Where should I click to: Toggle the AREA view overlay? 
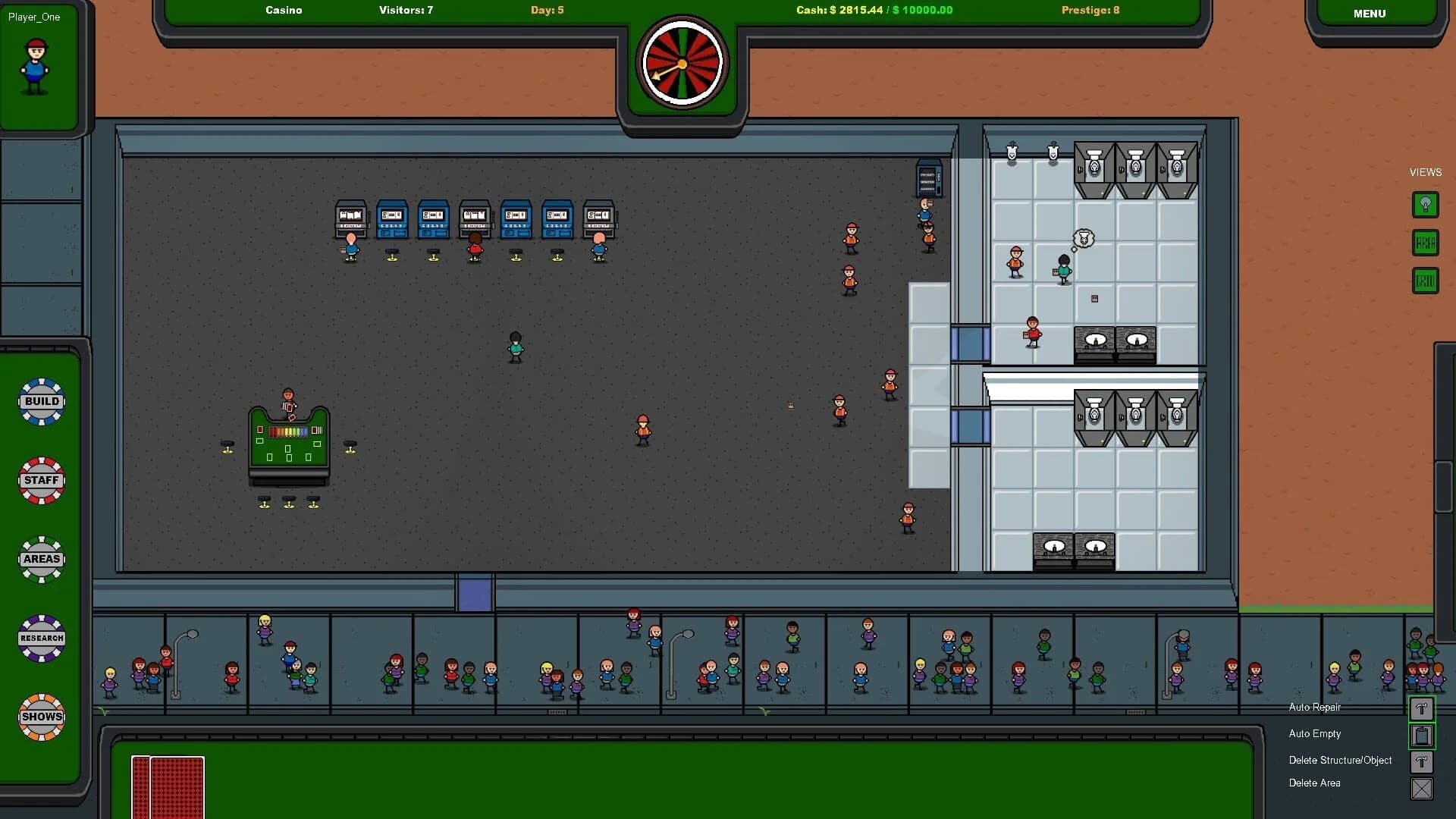[x=1425, y=243]
